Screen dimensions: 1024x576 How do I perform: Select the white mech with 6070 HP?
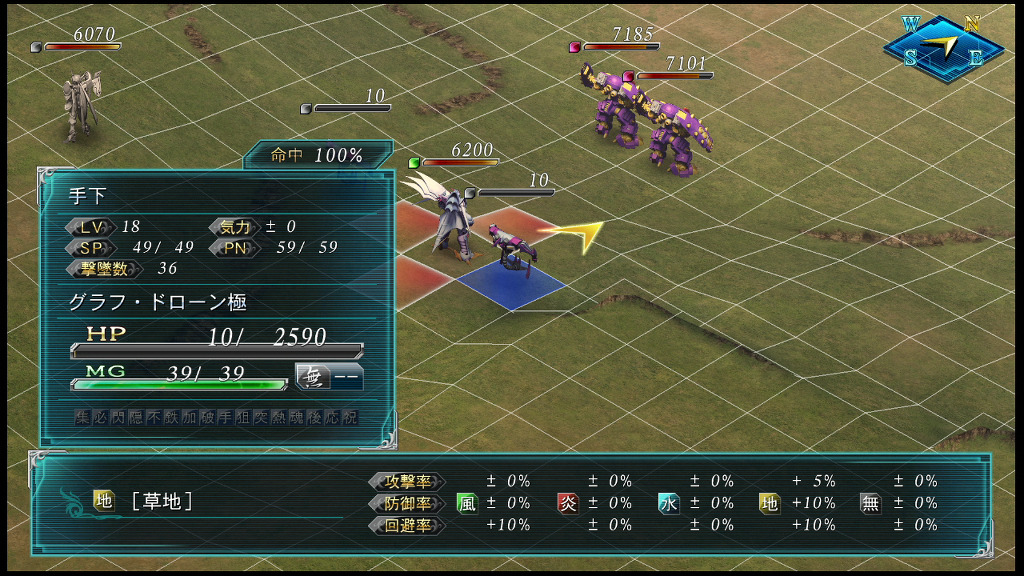point(81,106)
